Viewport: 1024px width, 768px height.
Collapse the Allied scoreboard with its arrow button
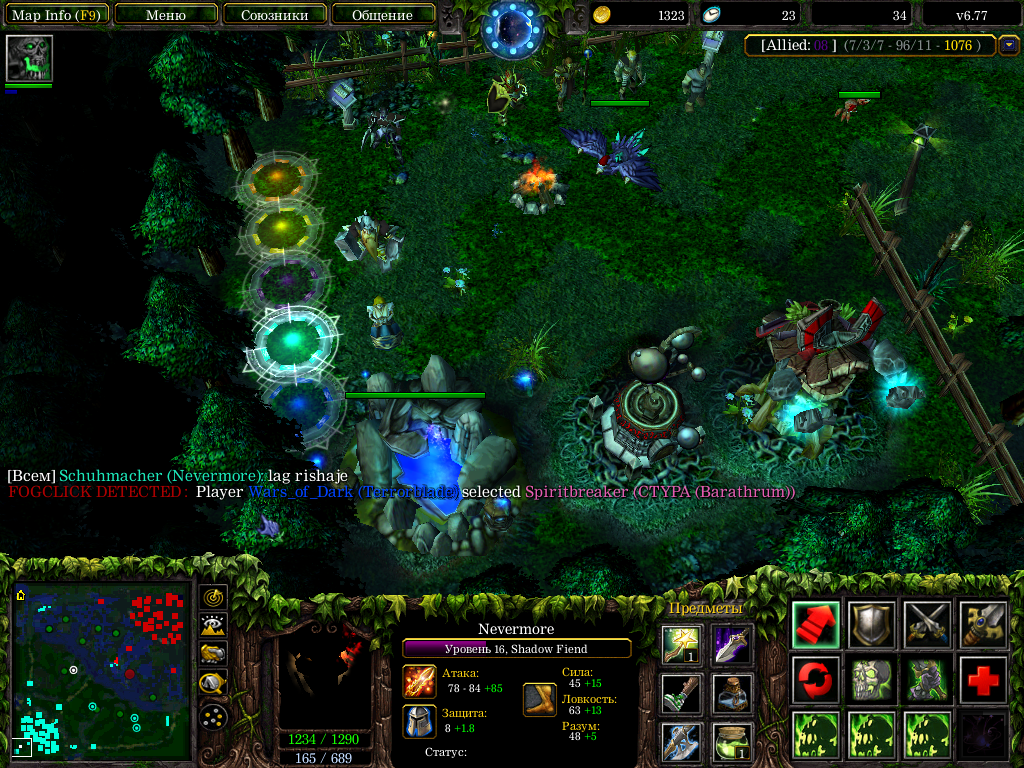pos(1009,45)
